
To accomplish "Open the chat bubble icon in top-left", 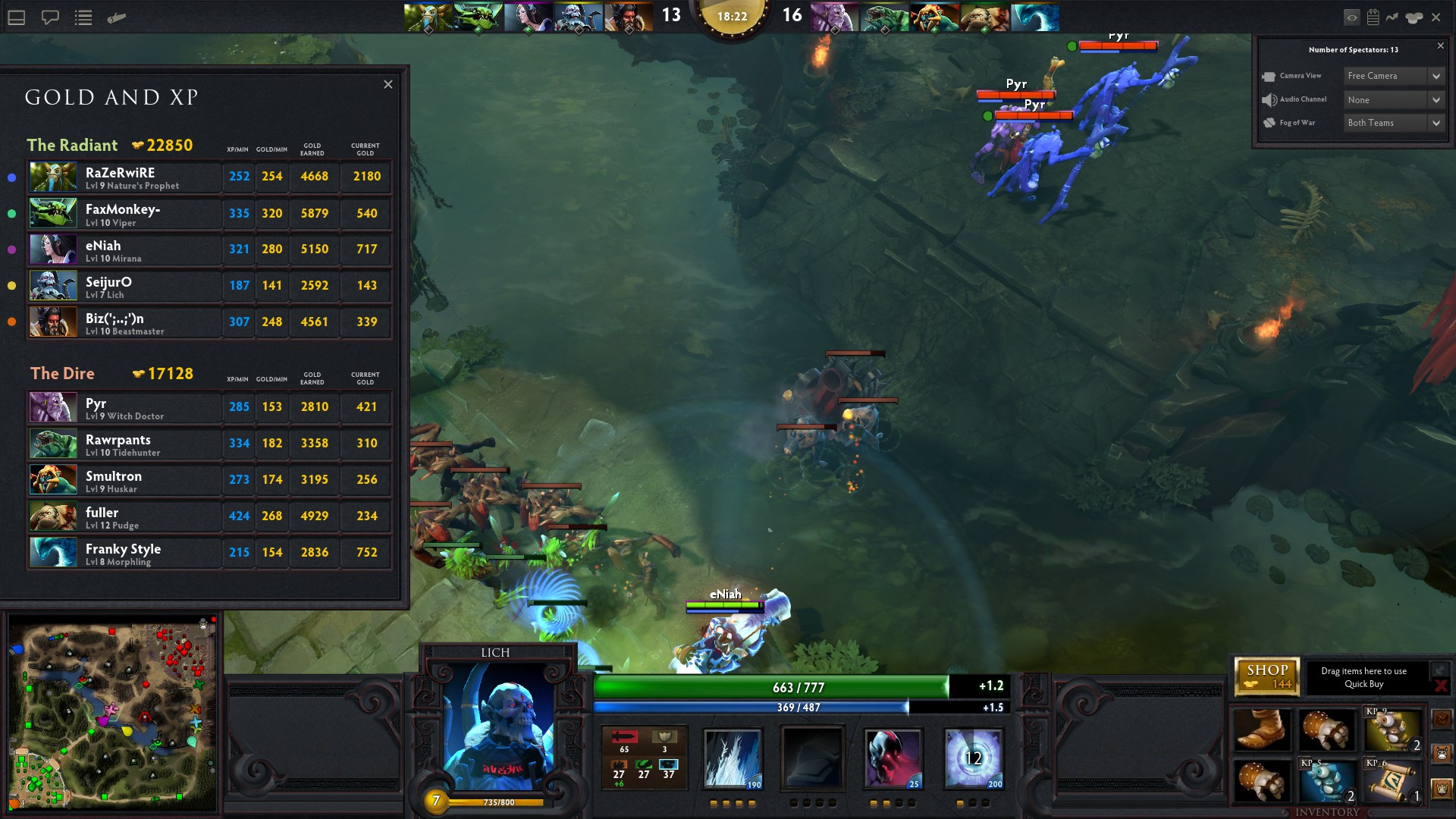I will (x=50, y=17).
